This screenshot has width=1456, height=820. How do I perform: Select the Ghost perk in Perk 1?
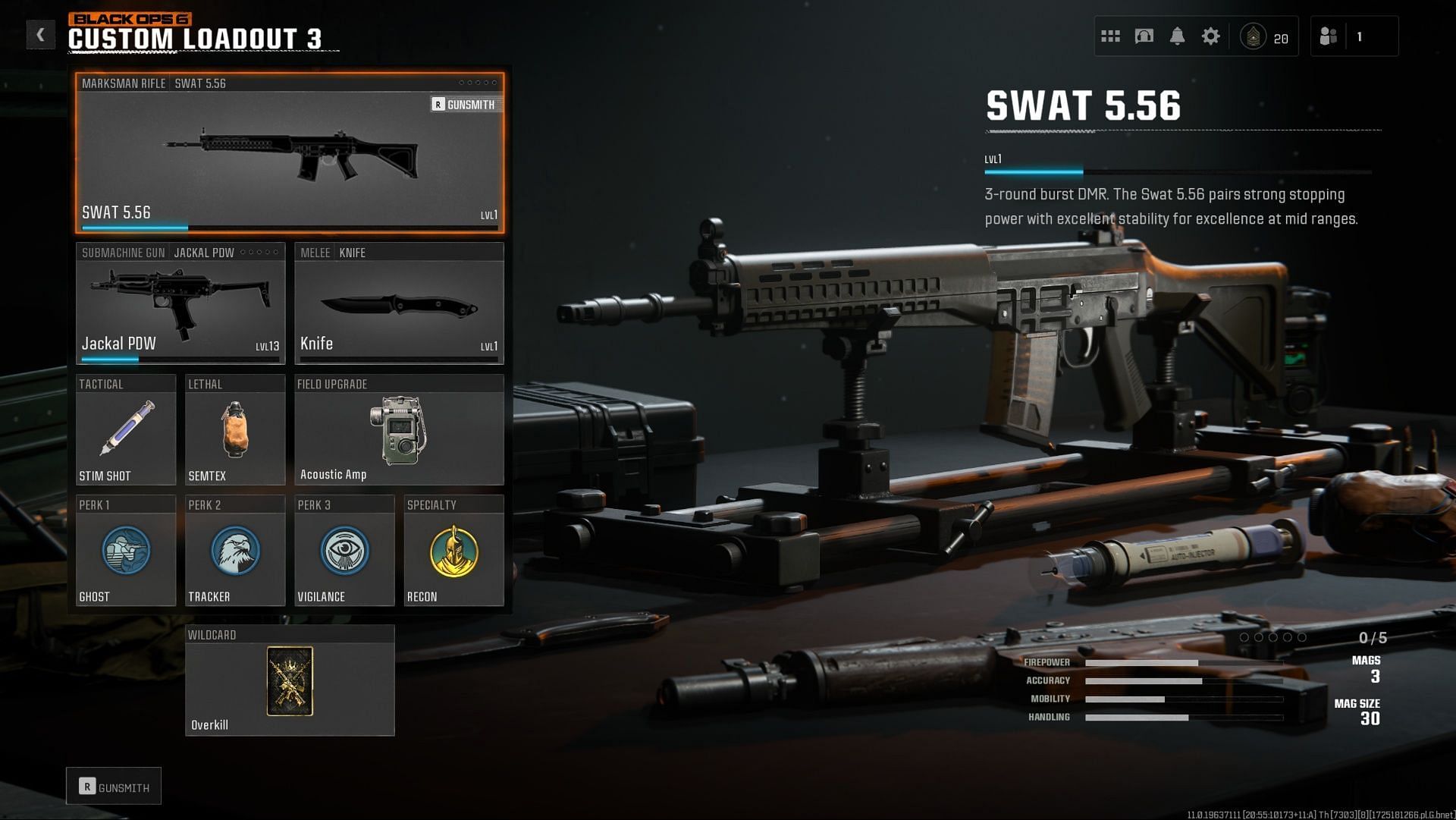(x=126, y=551)
